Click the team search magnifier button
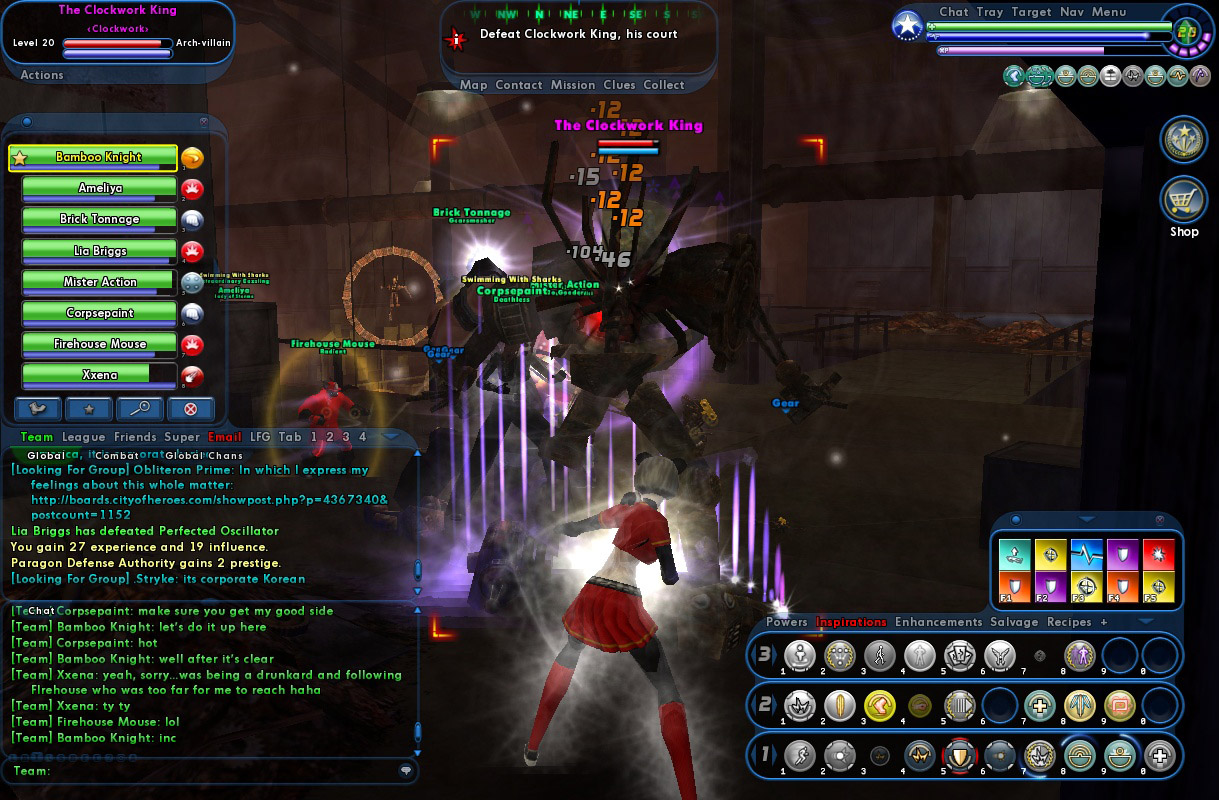This screenshot has height=800, width=1219. (x=140, y=408)
